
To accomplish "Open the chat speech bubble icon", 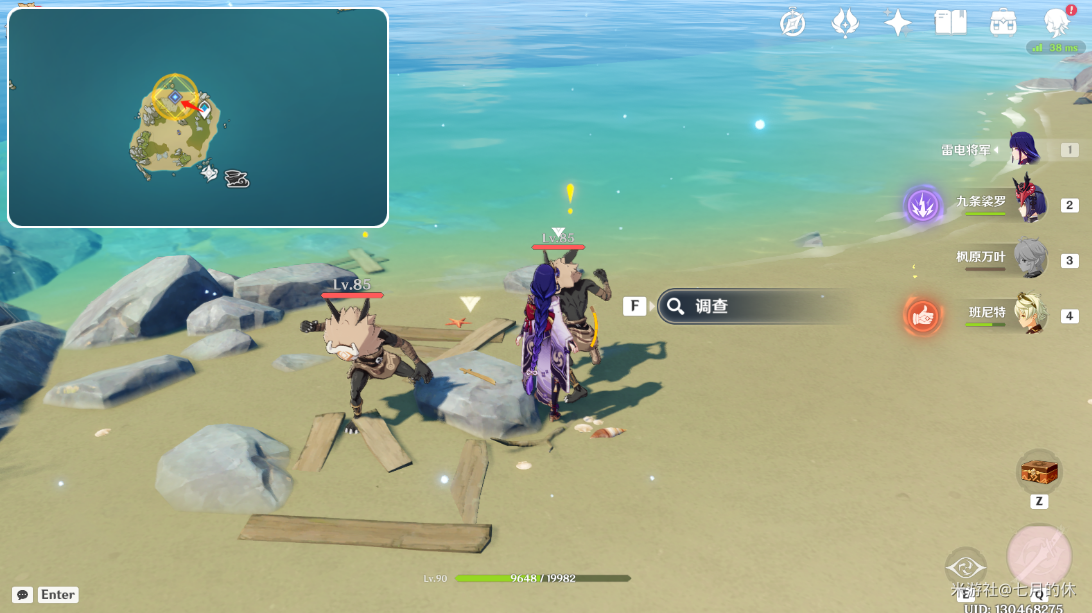I will tap(22, 594).
